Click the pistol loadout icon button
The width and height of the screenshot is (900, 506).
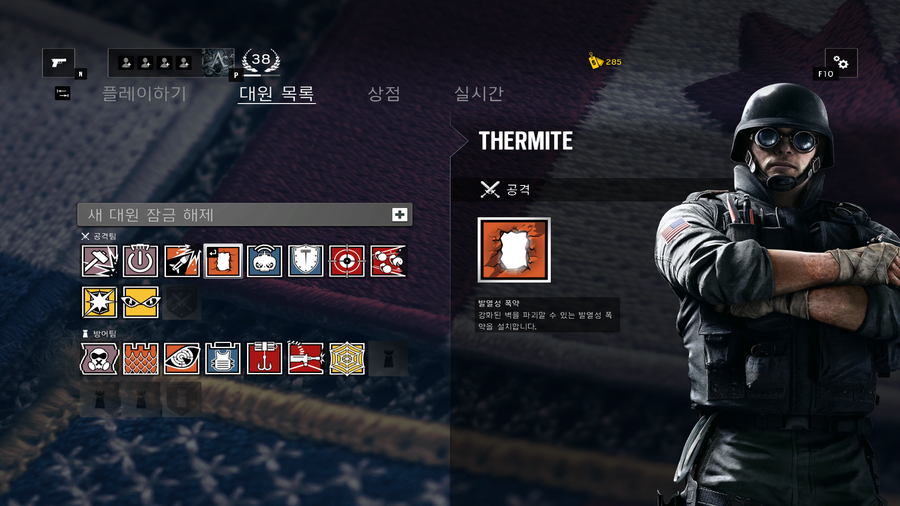(x=58, y=63)
